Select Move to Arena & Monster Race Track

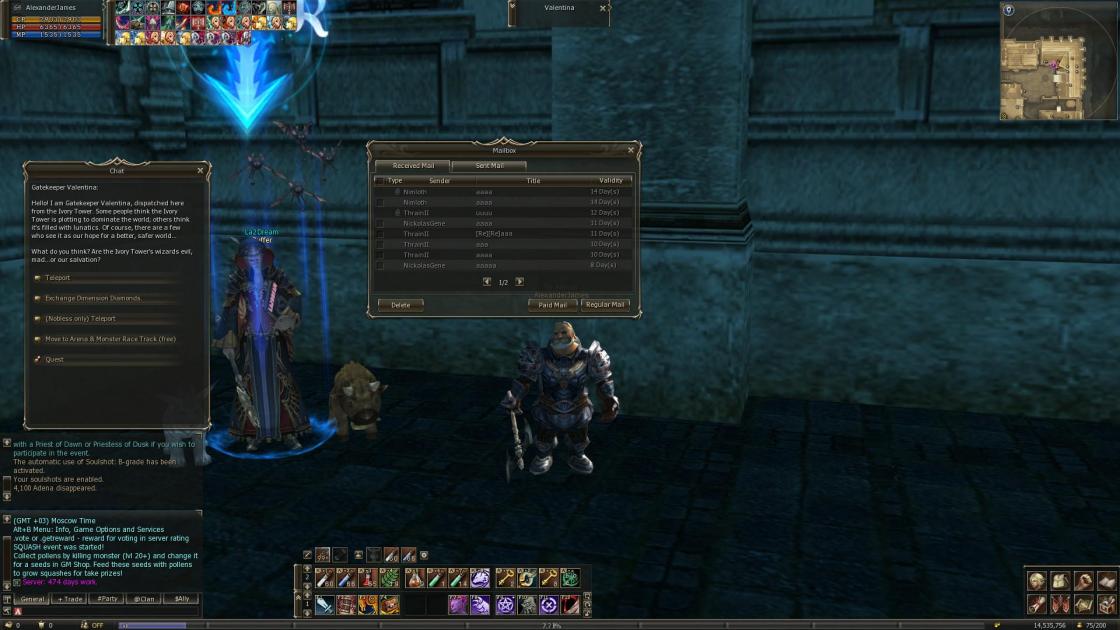click(110, 339)
